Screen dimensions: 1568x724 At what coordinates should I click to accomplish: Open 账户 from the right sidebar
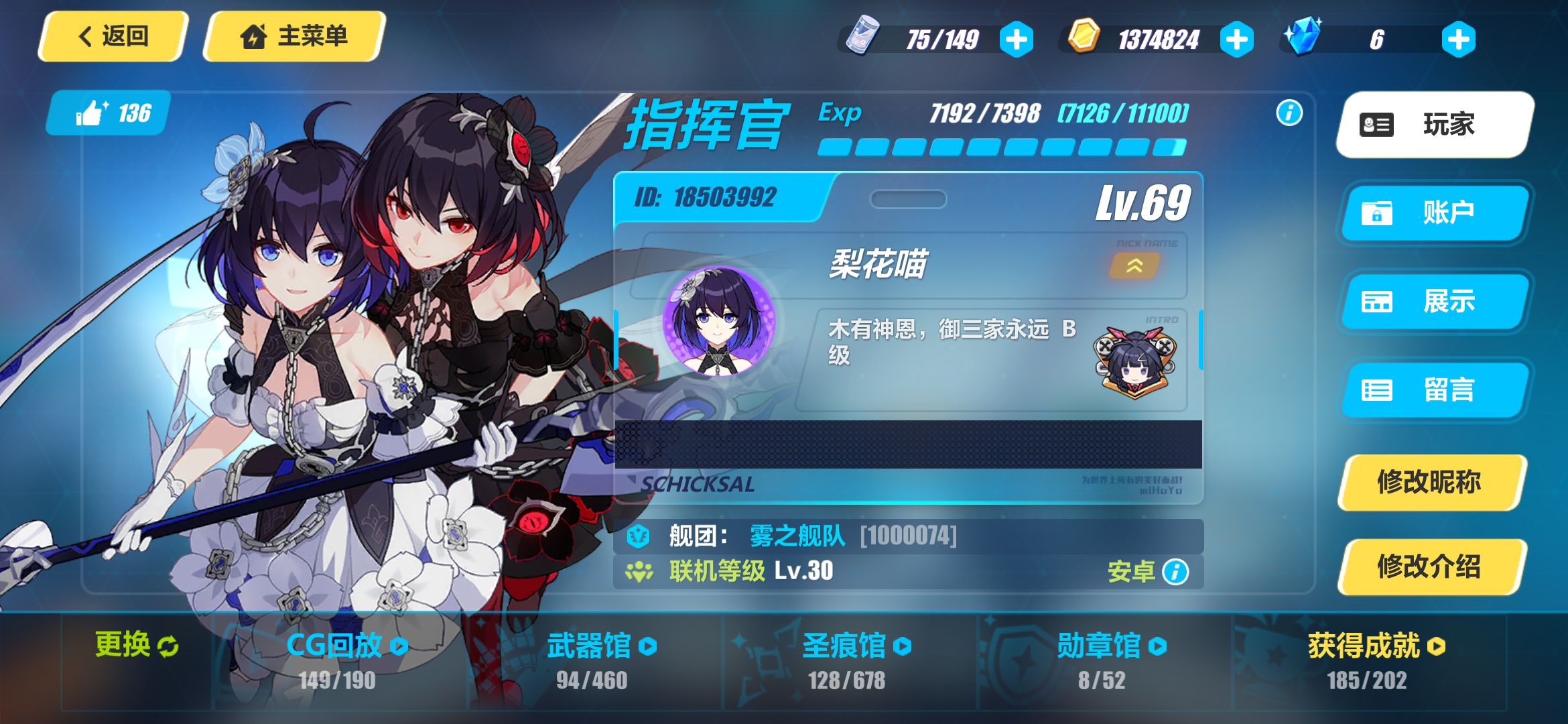(1434, 213)
